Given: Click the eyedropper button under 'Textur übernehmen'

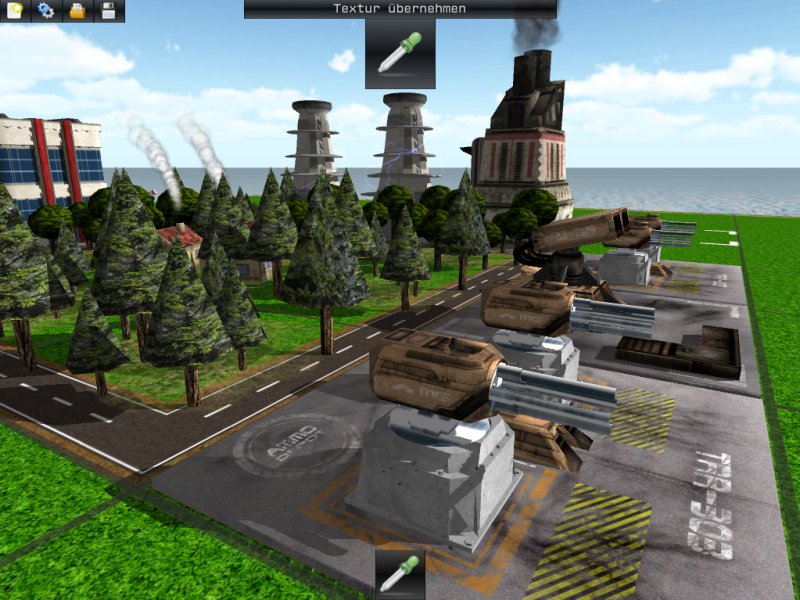Looking at the screenshot, I should (x=400, y=53).
